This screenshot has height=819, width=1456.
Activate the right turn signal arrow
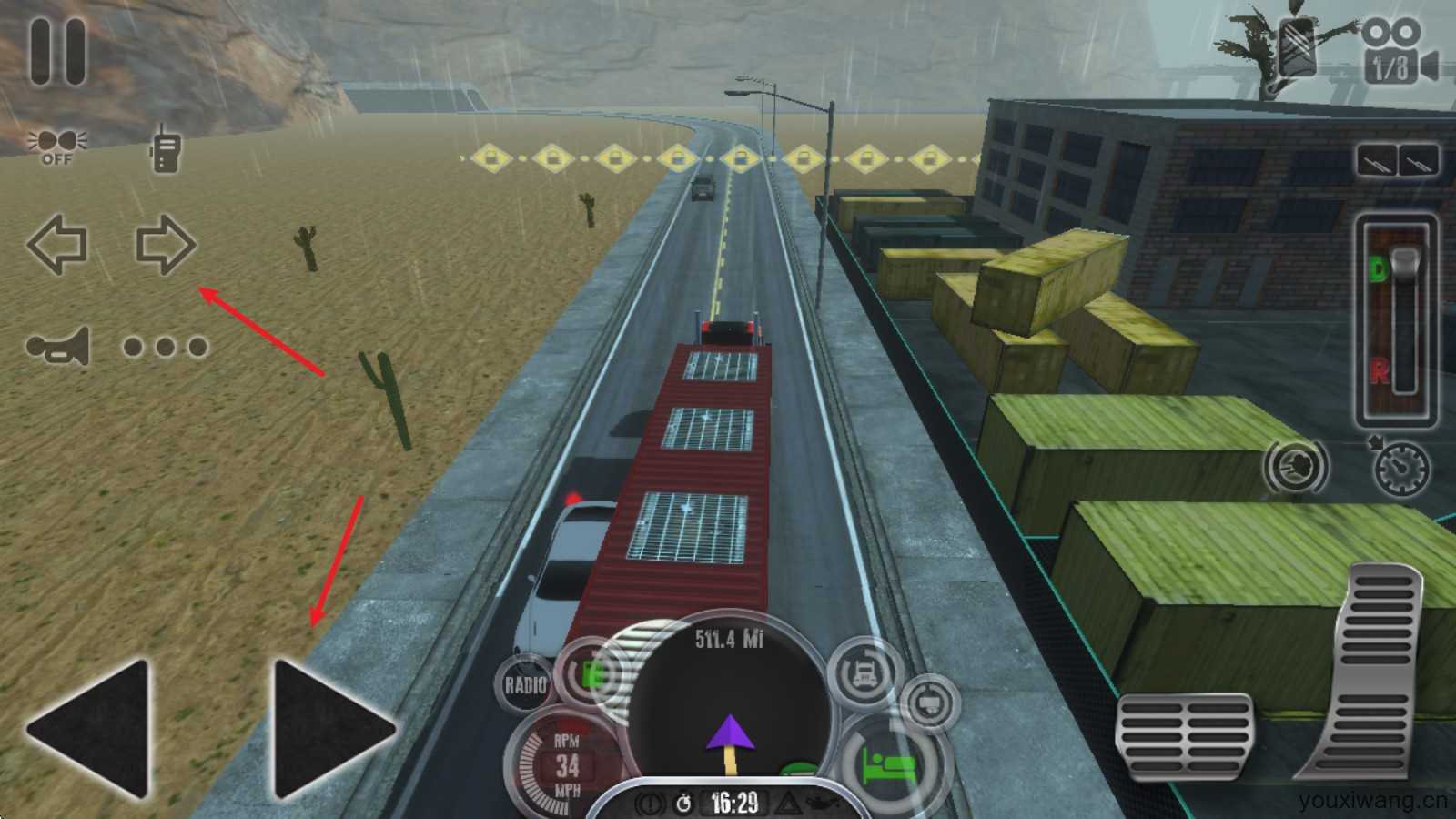point(165,244)
